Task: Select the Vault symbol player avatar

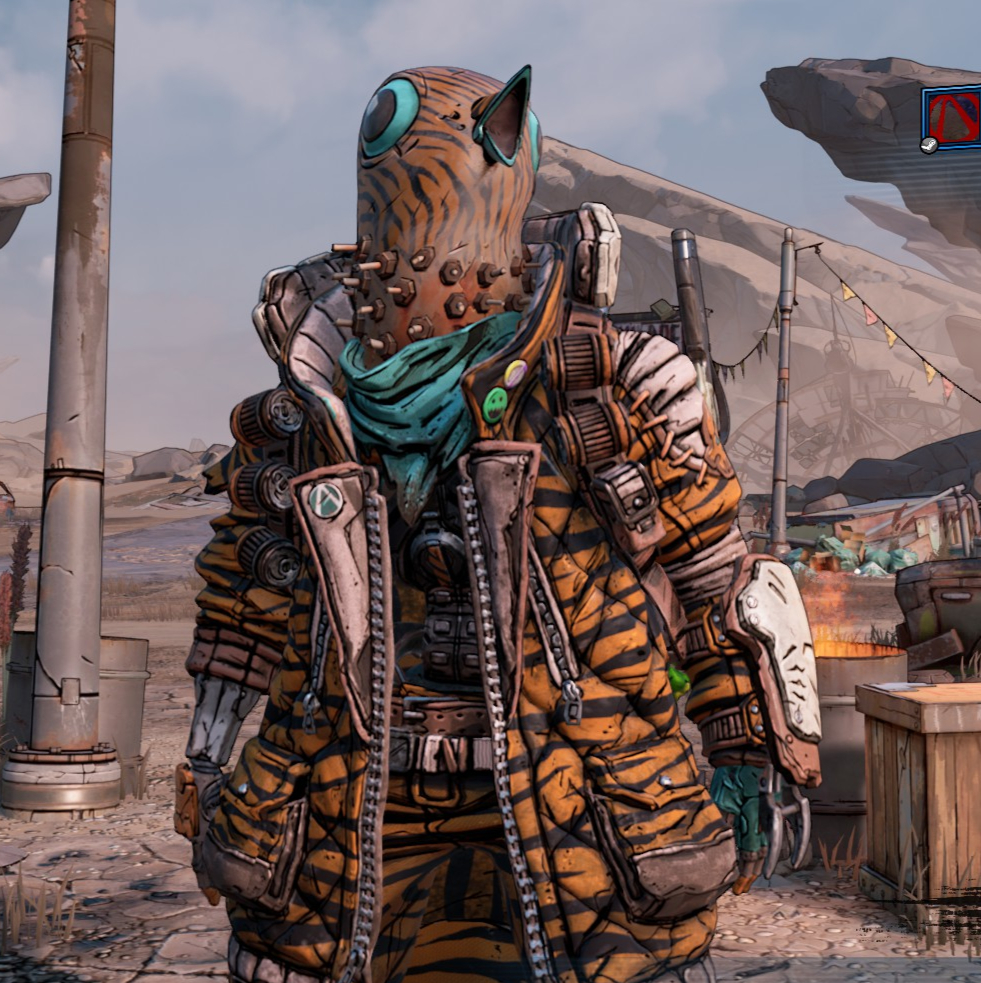Action: pyautogui.click(x=953, y=118)
